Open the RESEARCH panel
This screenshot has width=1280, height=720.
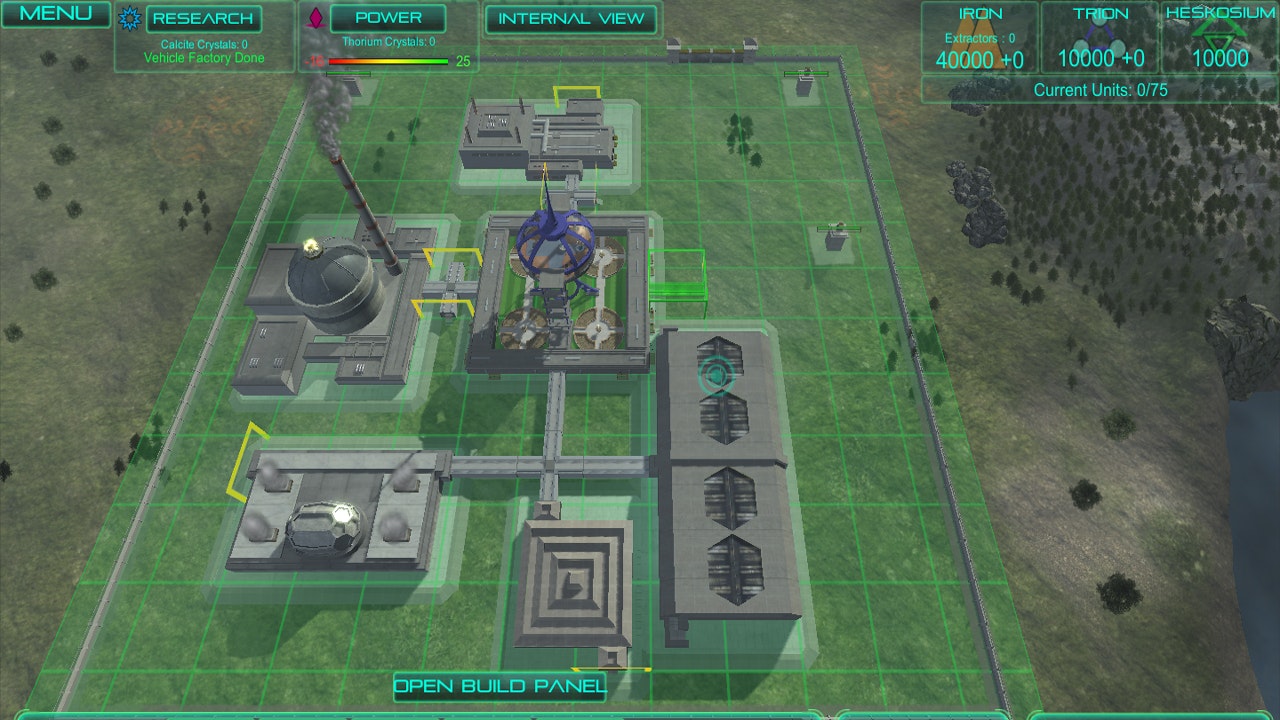point(203,18)
